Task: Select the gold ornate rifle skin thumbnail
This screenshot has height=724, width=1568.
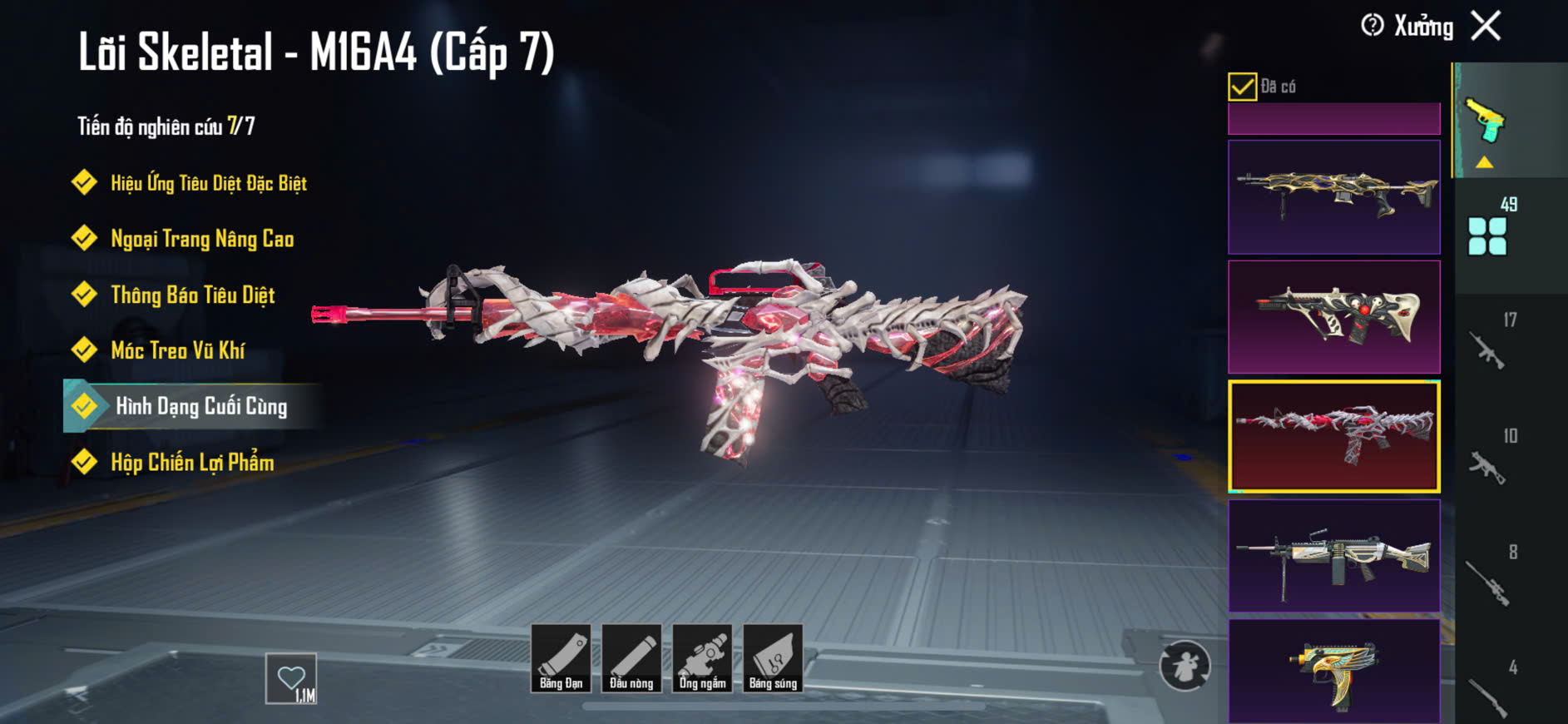Action: 1333,196
